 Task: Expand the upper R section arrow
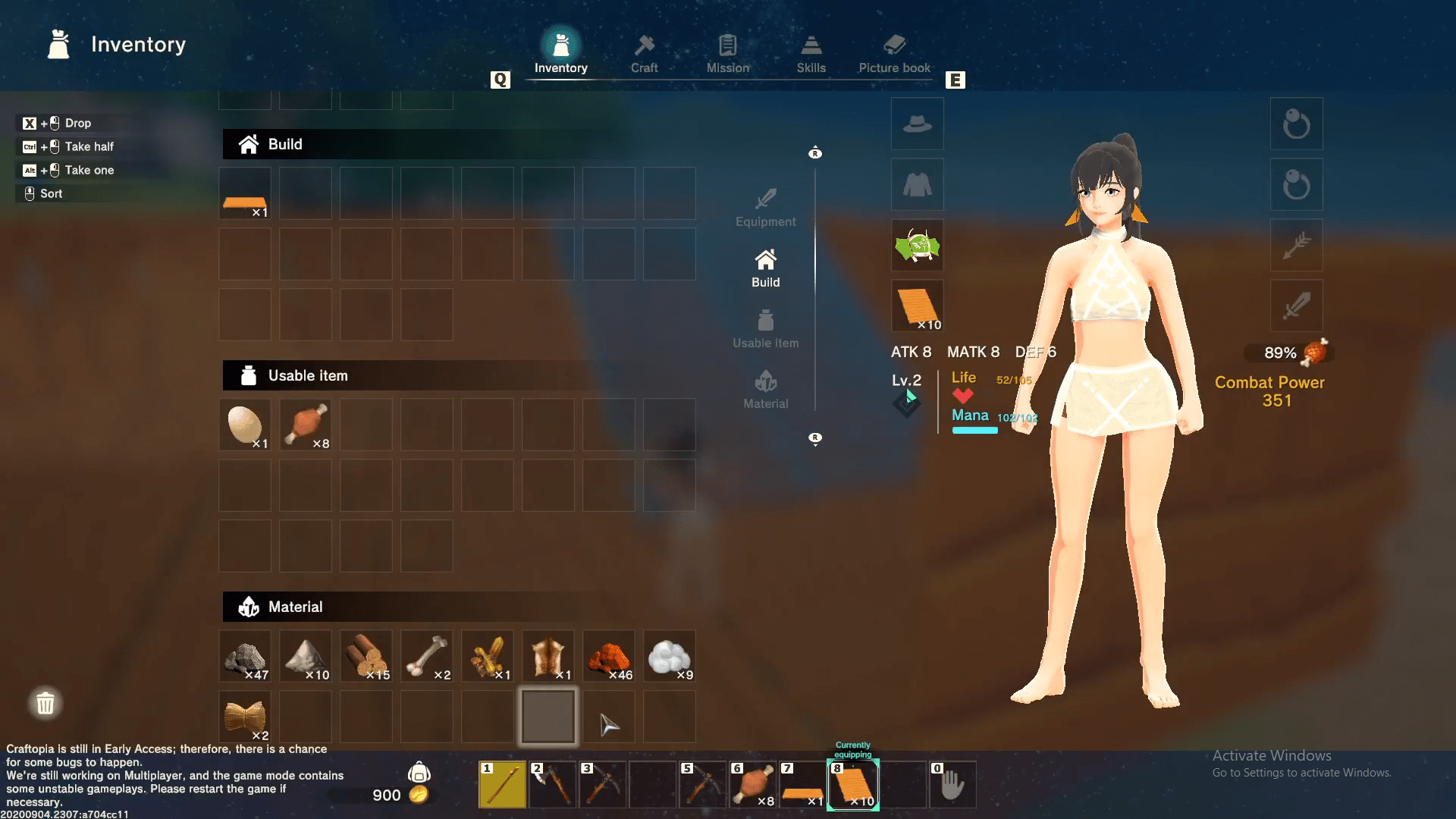click(x=815, y=152)
